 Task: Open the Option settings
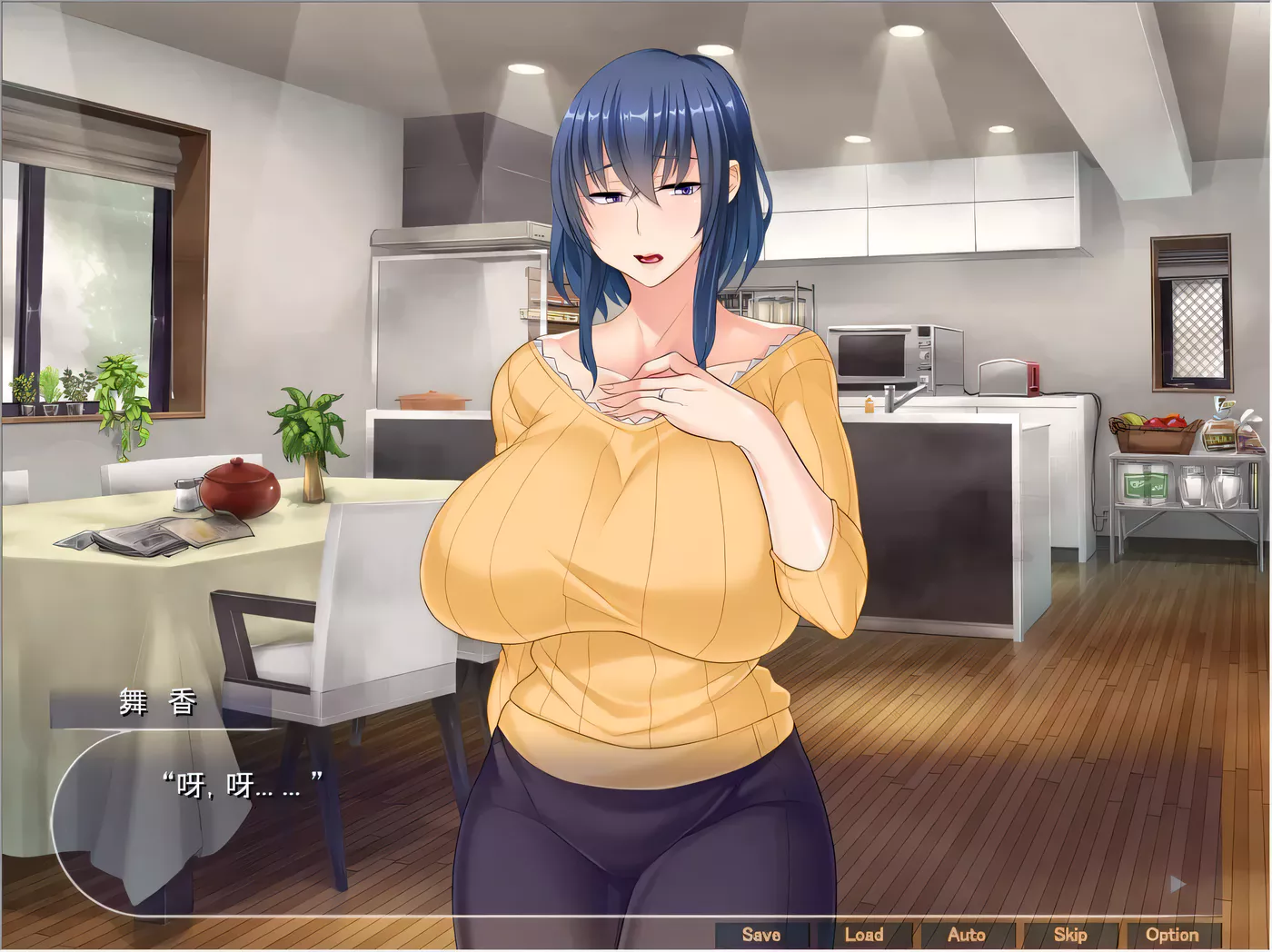coord(1175,934)
